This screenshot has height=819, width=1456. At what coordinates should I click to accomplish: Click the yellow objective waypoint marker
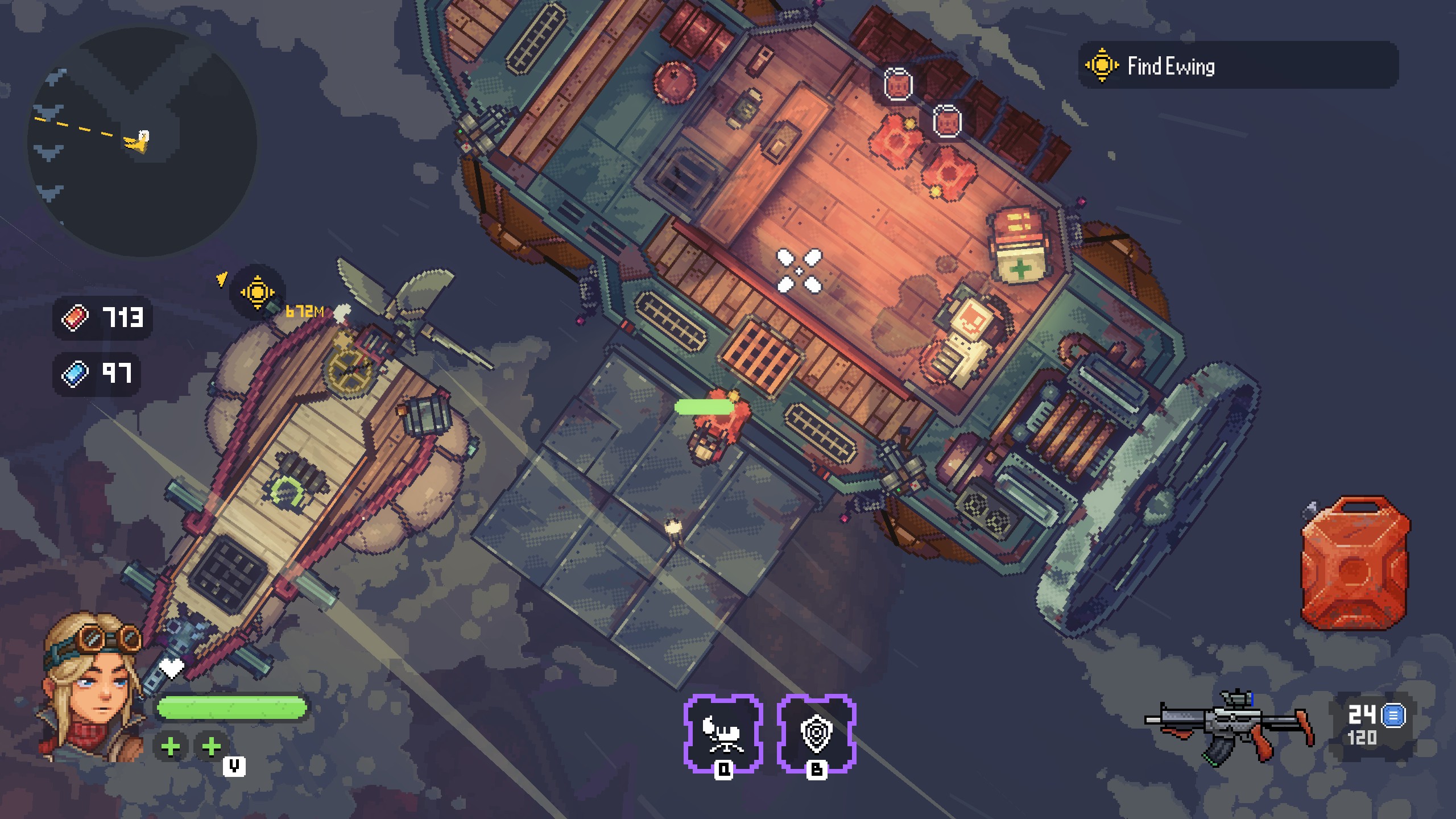(257, 292)
